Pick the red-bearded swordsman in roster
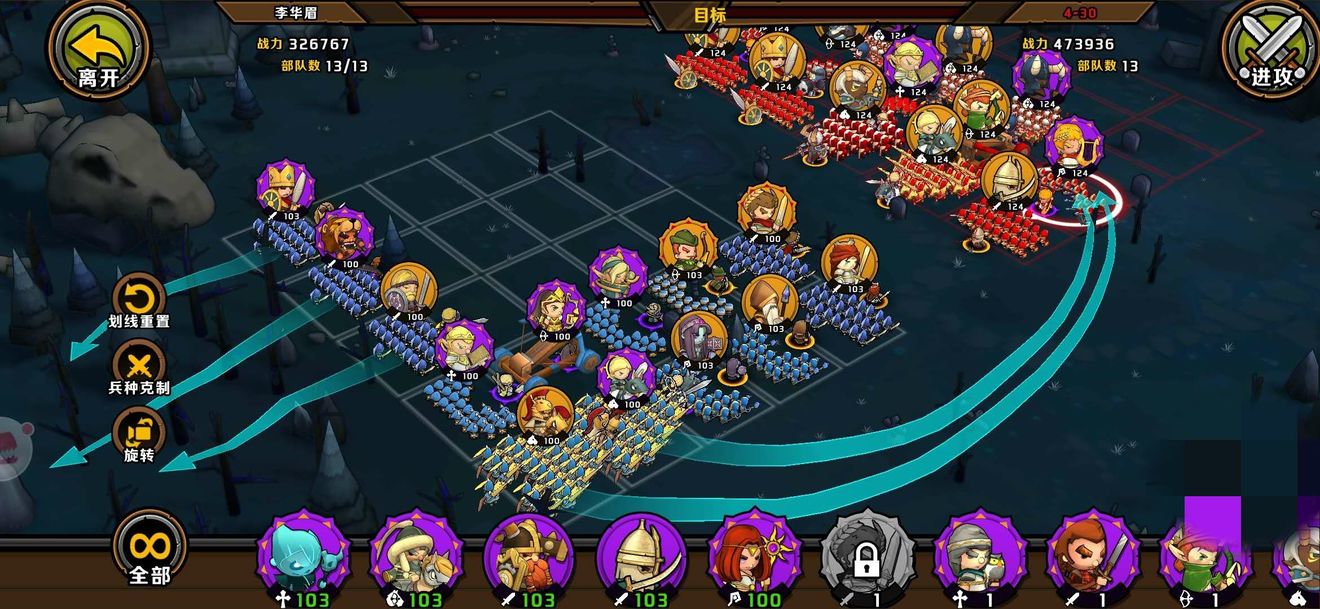 click(1093, 557)
